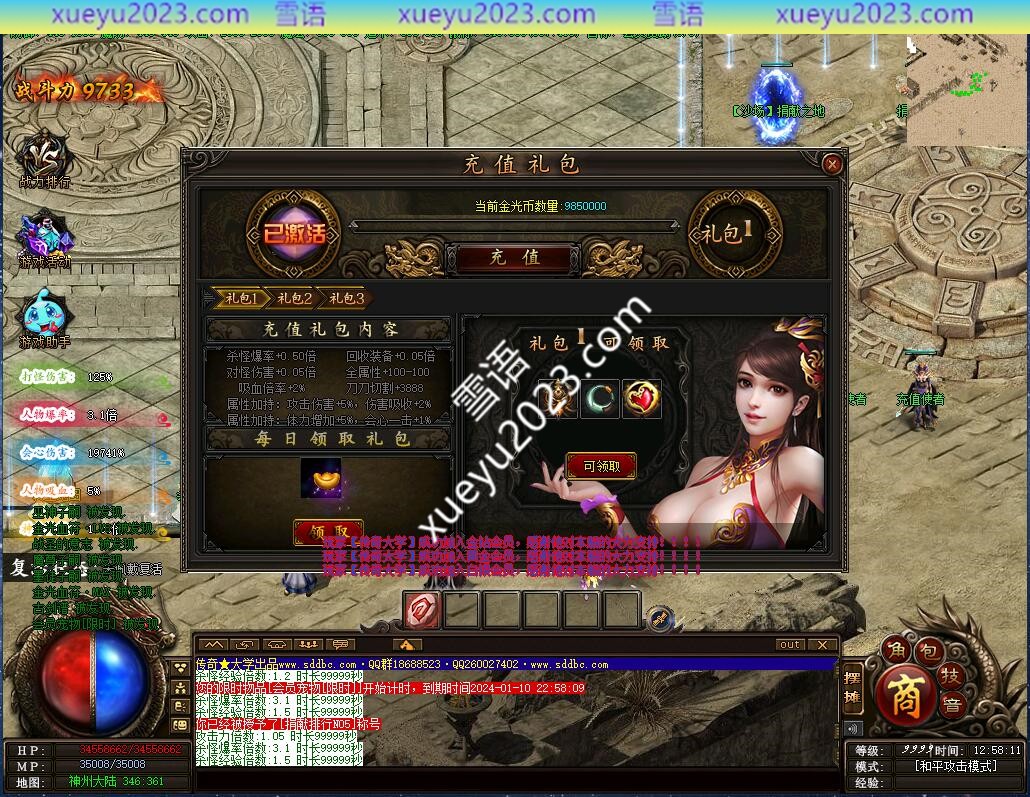Open the 商 shop button
This screenshot has height=797, width=1030.
[x=905, y=695]
